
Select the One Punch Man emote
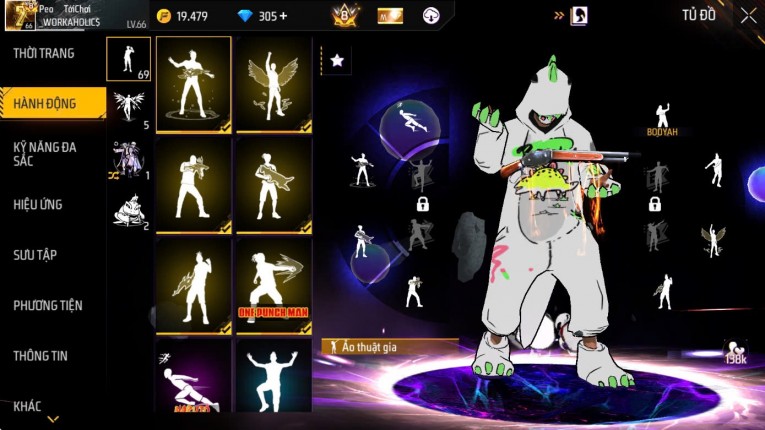pos(273,285)
